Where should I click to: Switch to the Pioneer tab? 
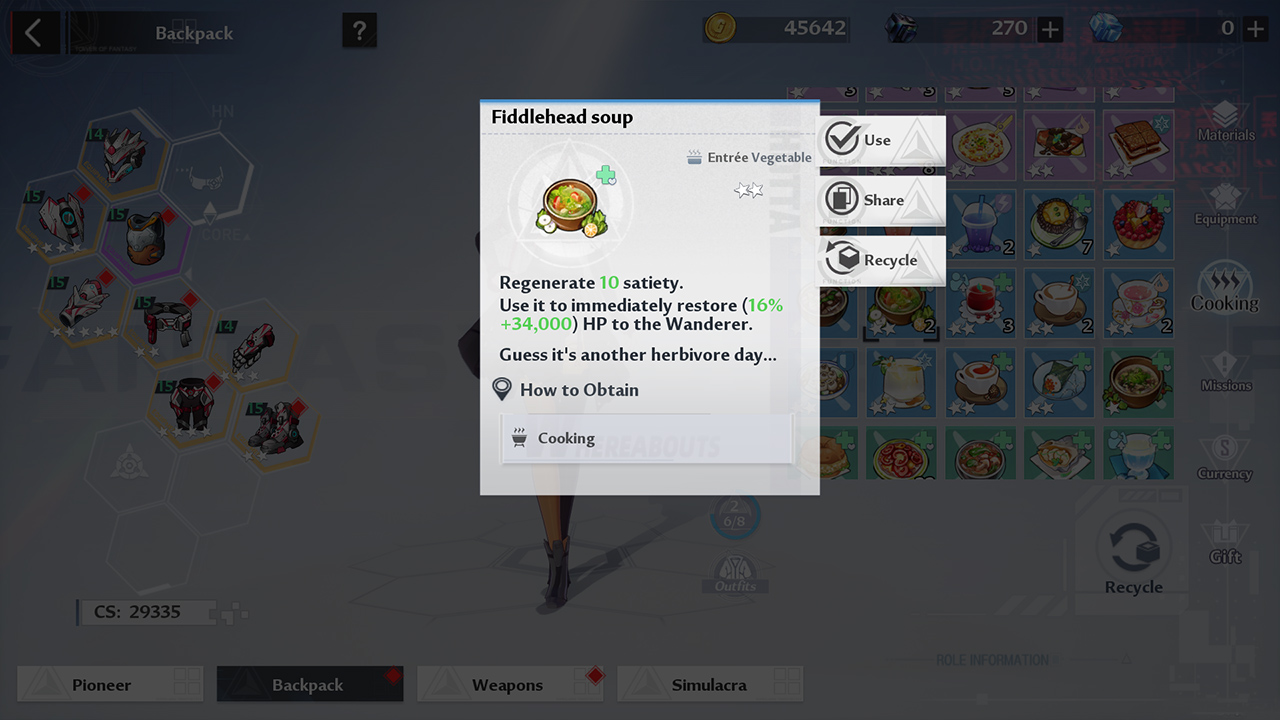coord(110,684)
